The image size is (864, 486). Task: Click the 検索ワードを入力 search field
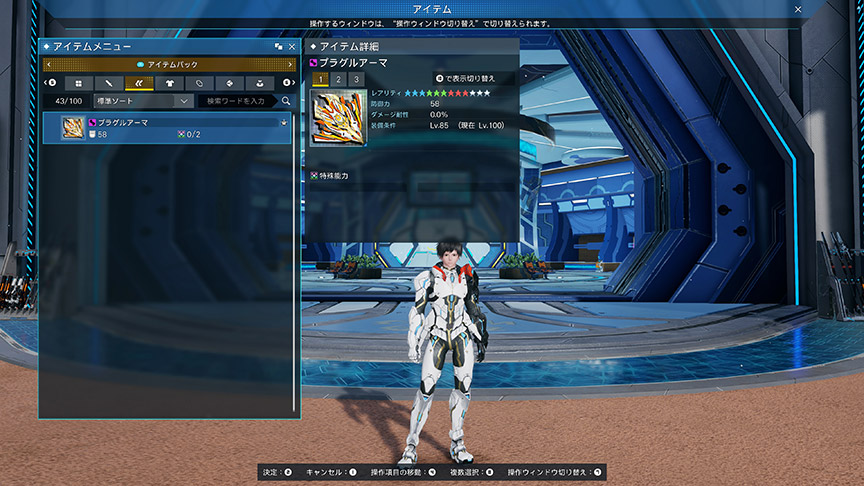(236, 101)
